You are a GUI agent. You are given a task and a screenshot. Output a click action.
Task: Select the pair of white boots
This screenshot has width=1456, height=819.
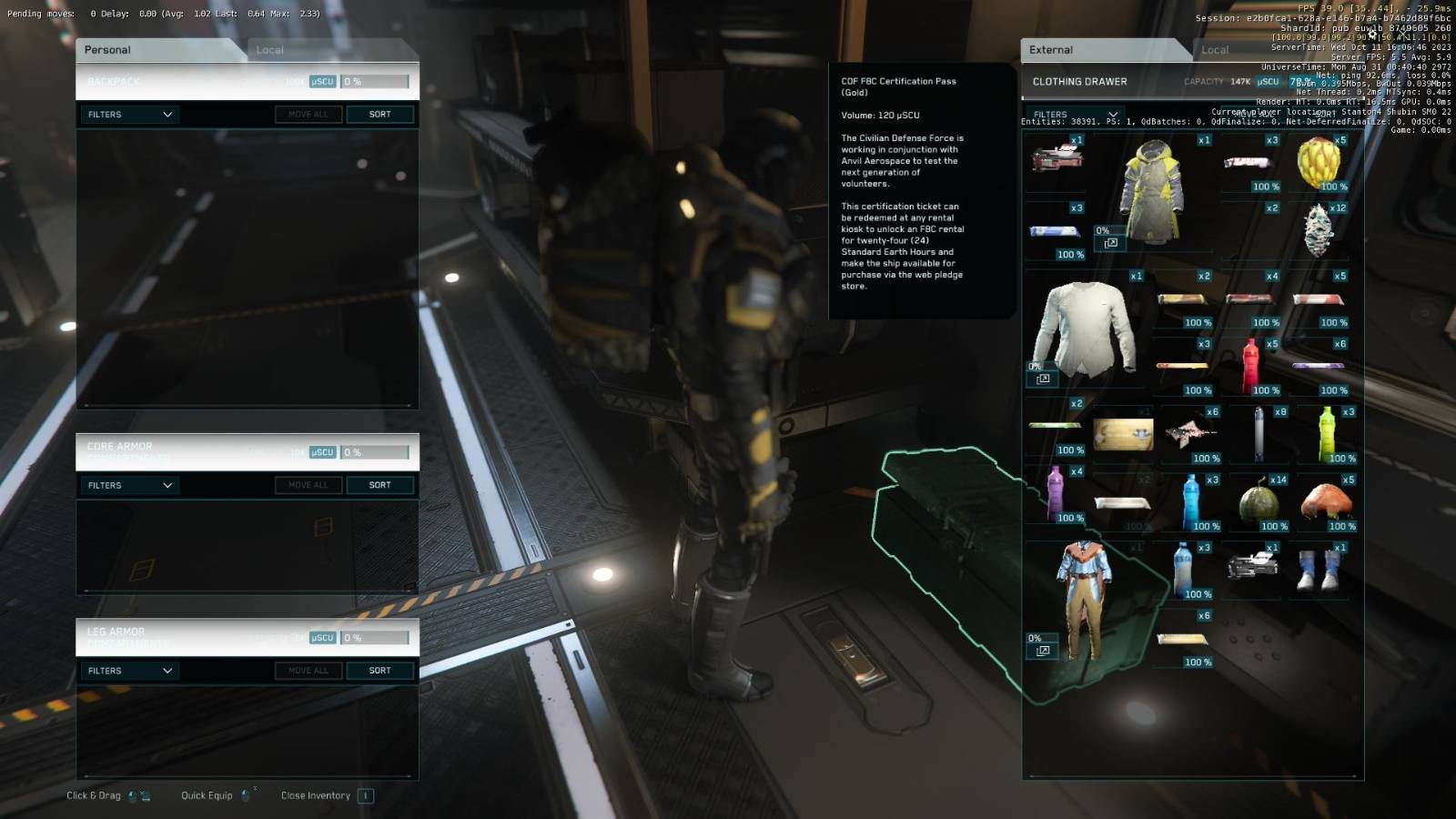1318,569
